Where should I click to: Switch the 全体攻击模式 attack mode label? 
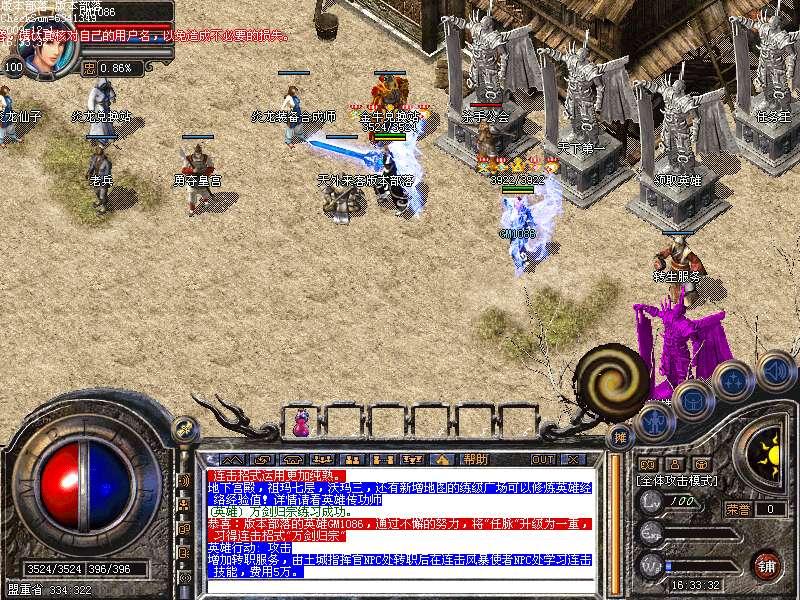coord(675,480)
